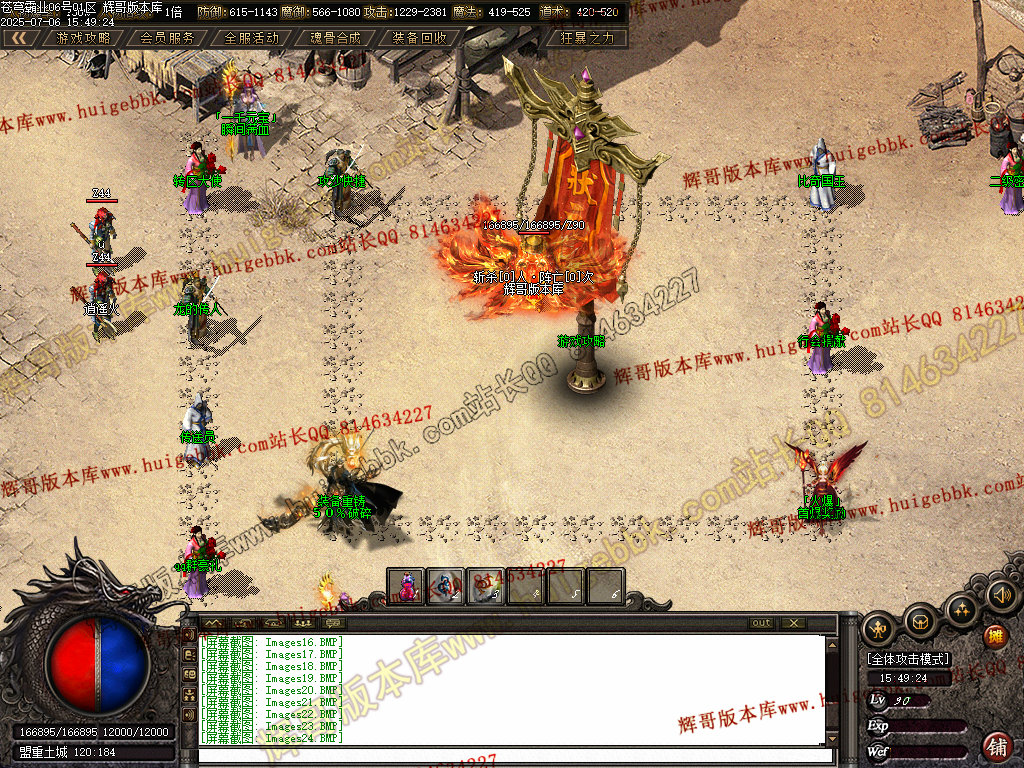Screen dimensions: 1024x768
Task: Open the 游戏攻略 game guide menu
Action: click(x=84, y=38)
